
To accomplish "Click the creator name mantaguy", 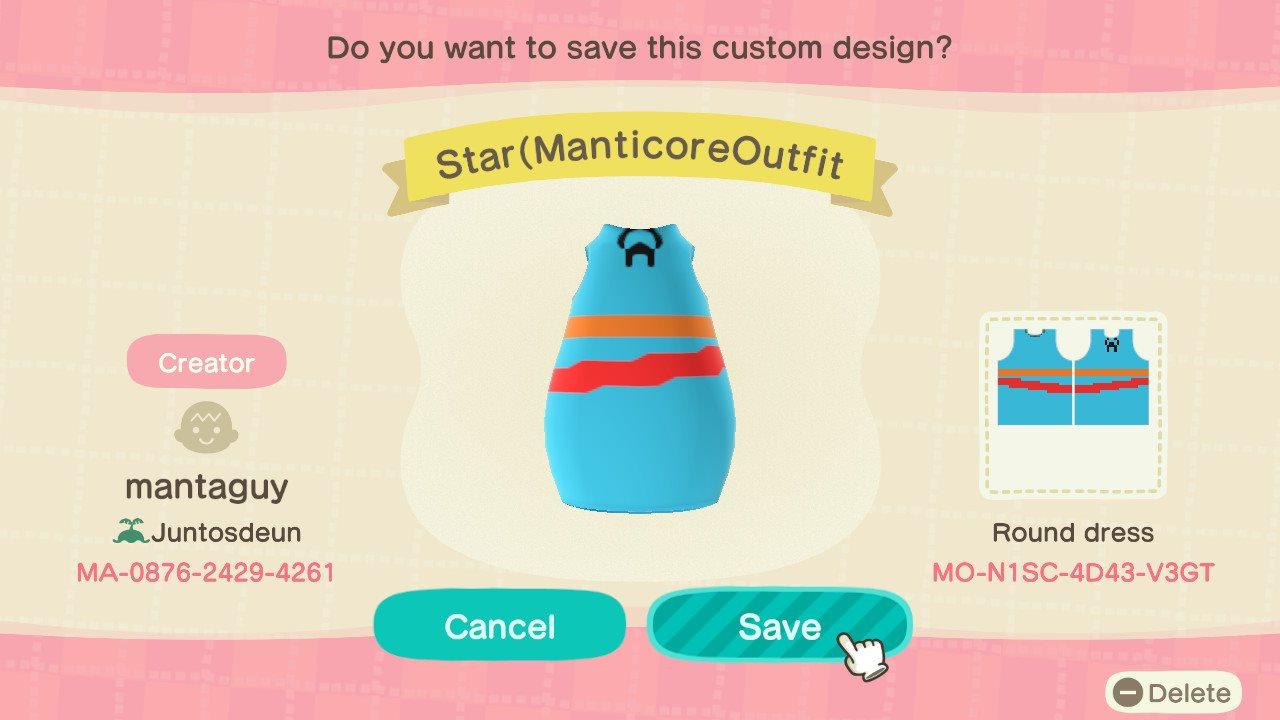I will click(205, 487).
